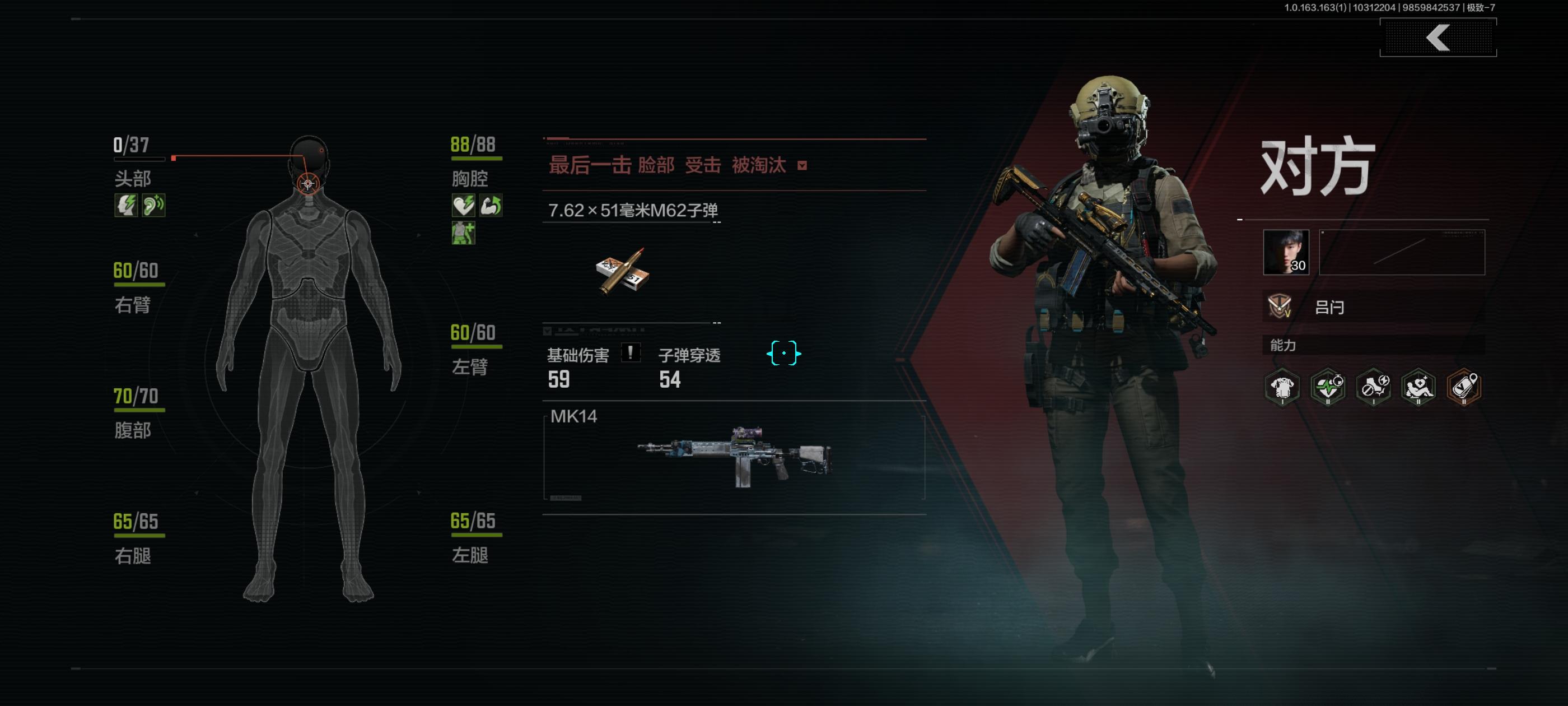Open the opponent's empty title banner
Image resolution: width=1568 pixels, height=706 pixels.
(1402, 252)
